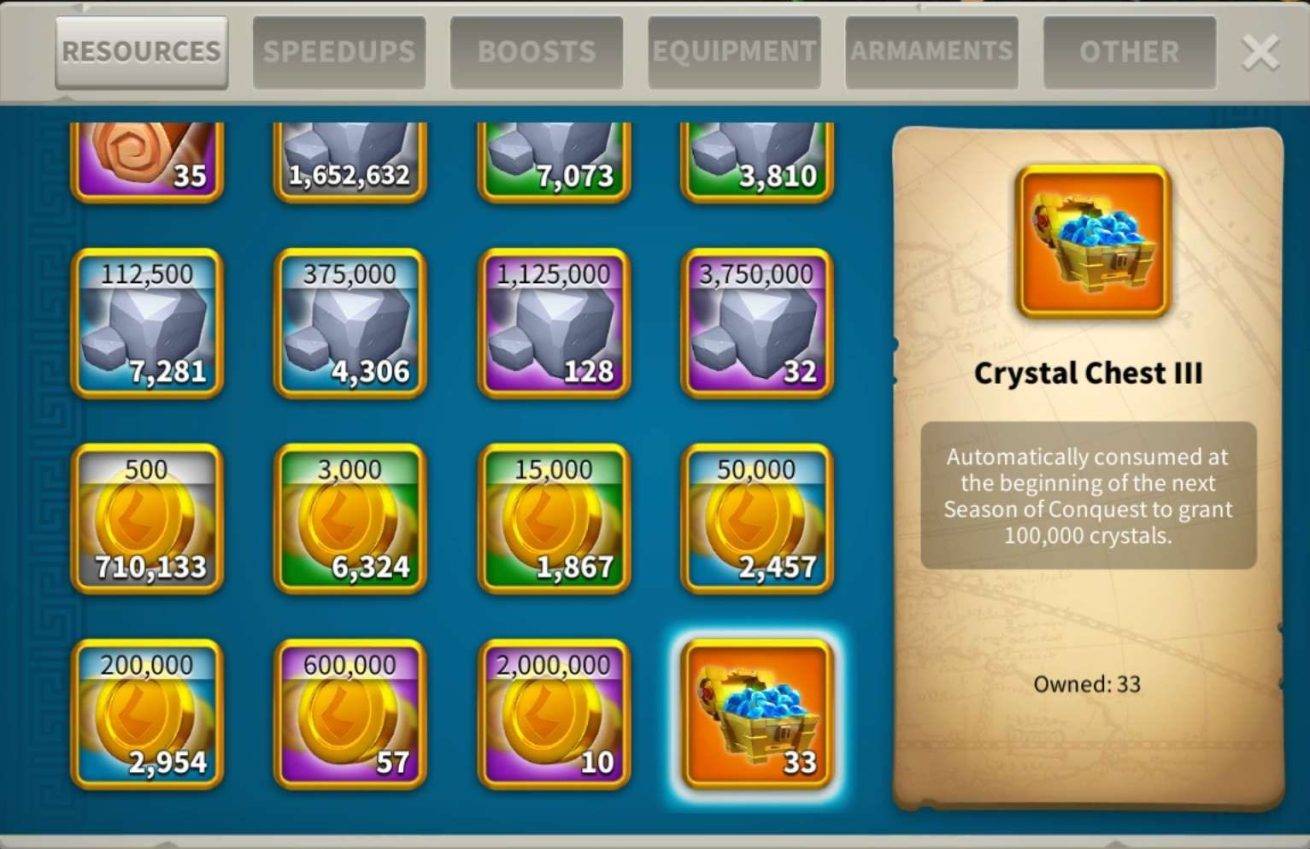Screen dimensions: 1310x849
Task: Select the Armaments tab
Action: click(932, 52)
